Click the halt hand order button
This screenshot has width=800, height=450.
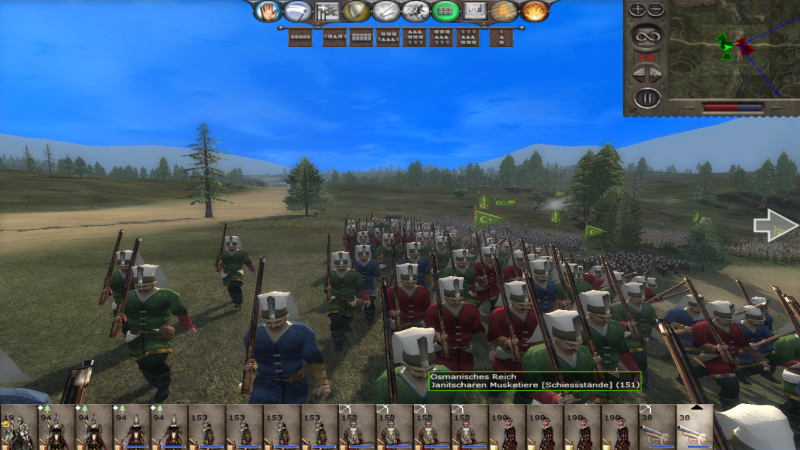[268, 11]
